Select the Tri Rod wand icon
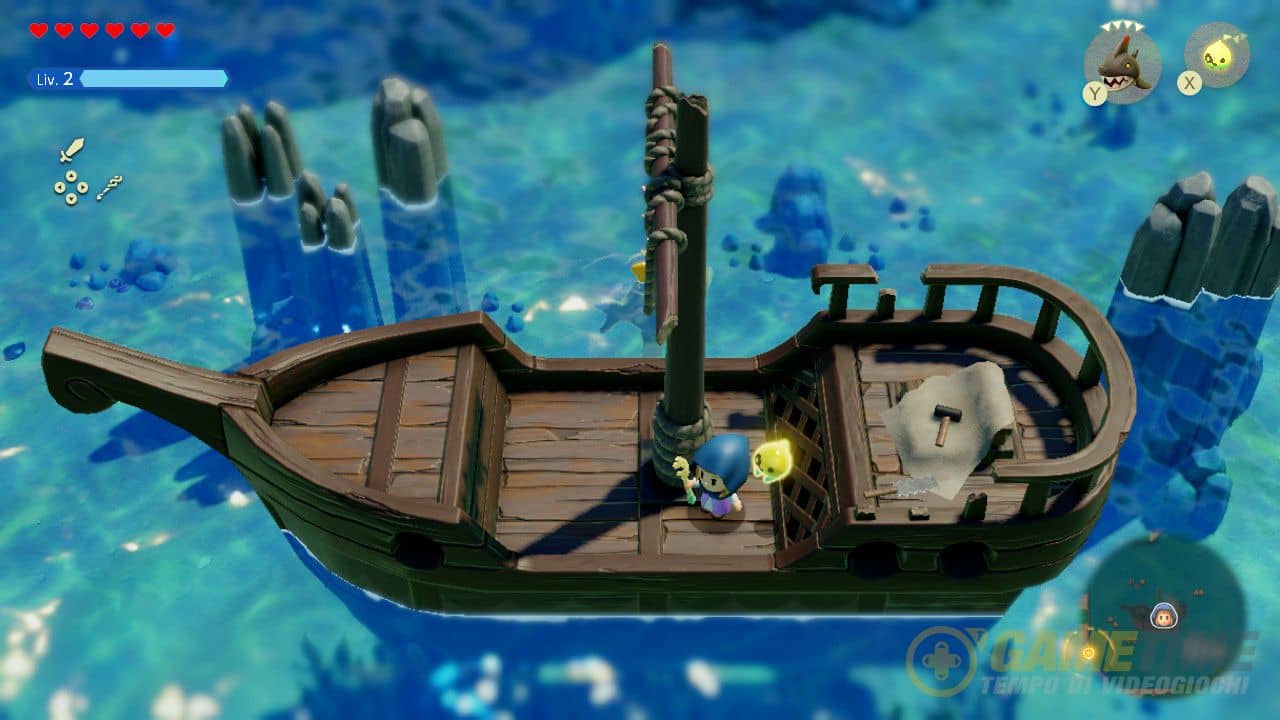Screen dimensions: 1280x720 tap(110, 187)
